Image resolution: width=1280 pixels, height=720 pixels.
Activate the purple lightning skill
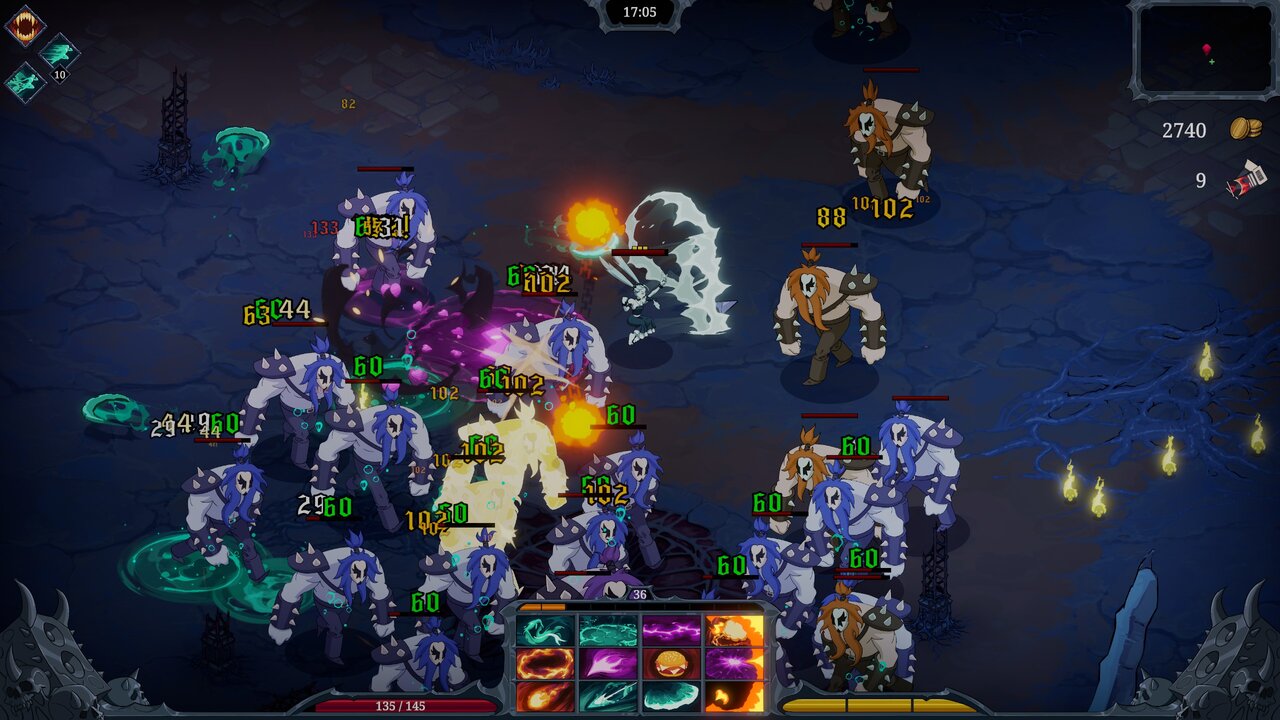671,631
